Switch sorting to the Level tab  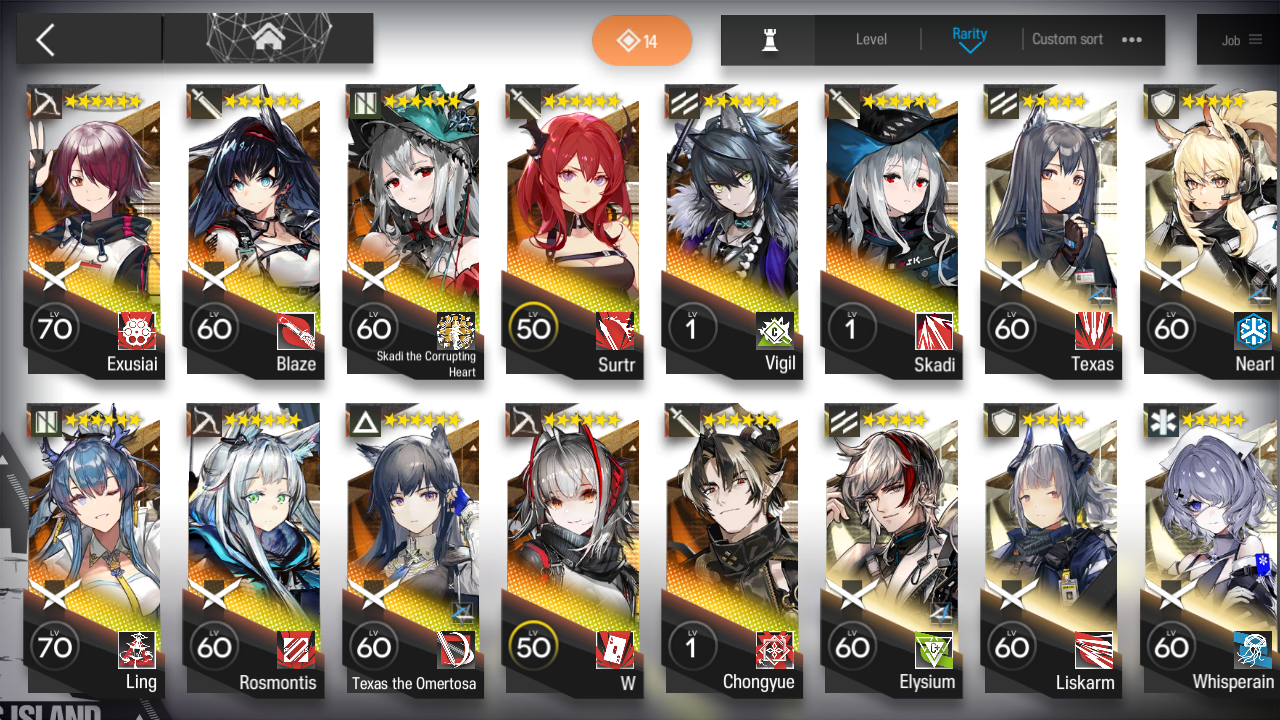tap(870, 40)
